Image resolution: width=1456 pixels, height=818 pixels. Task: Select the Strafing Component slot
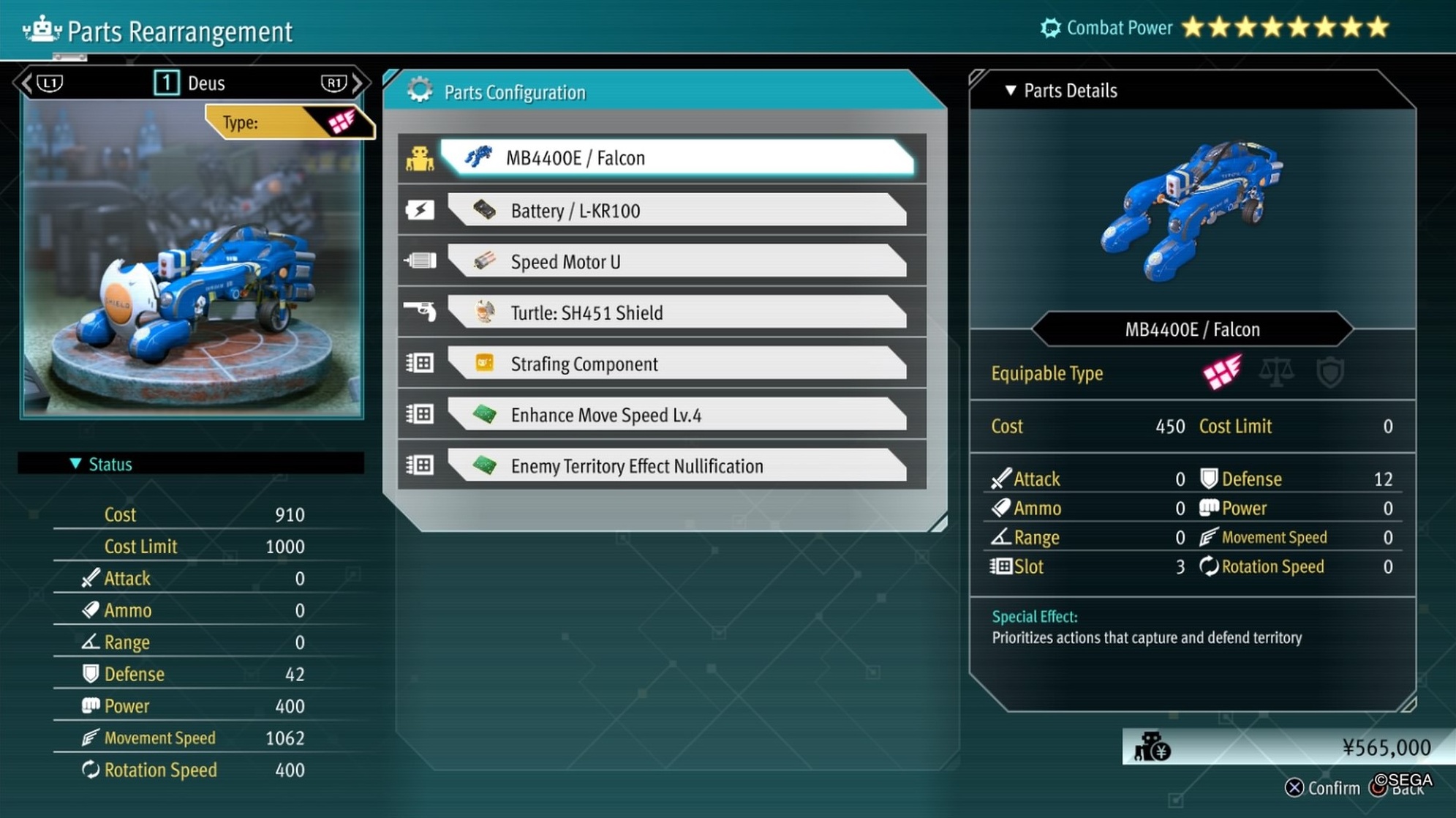[x=676, y=364]
